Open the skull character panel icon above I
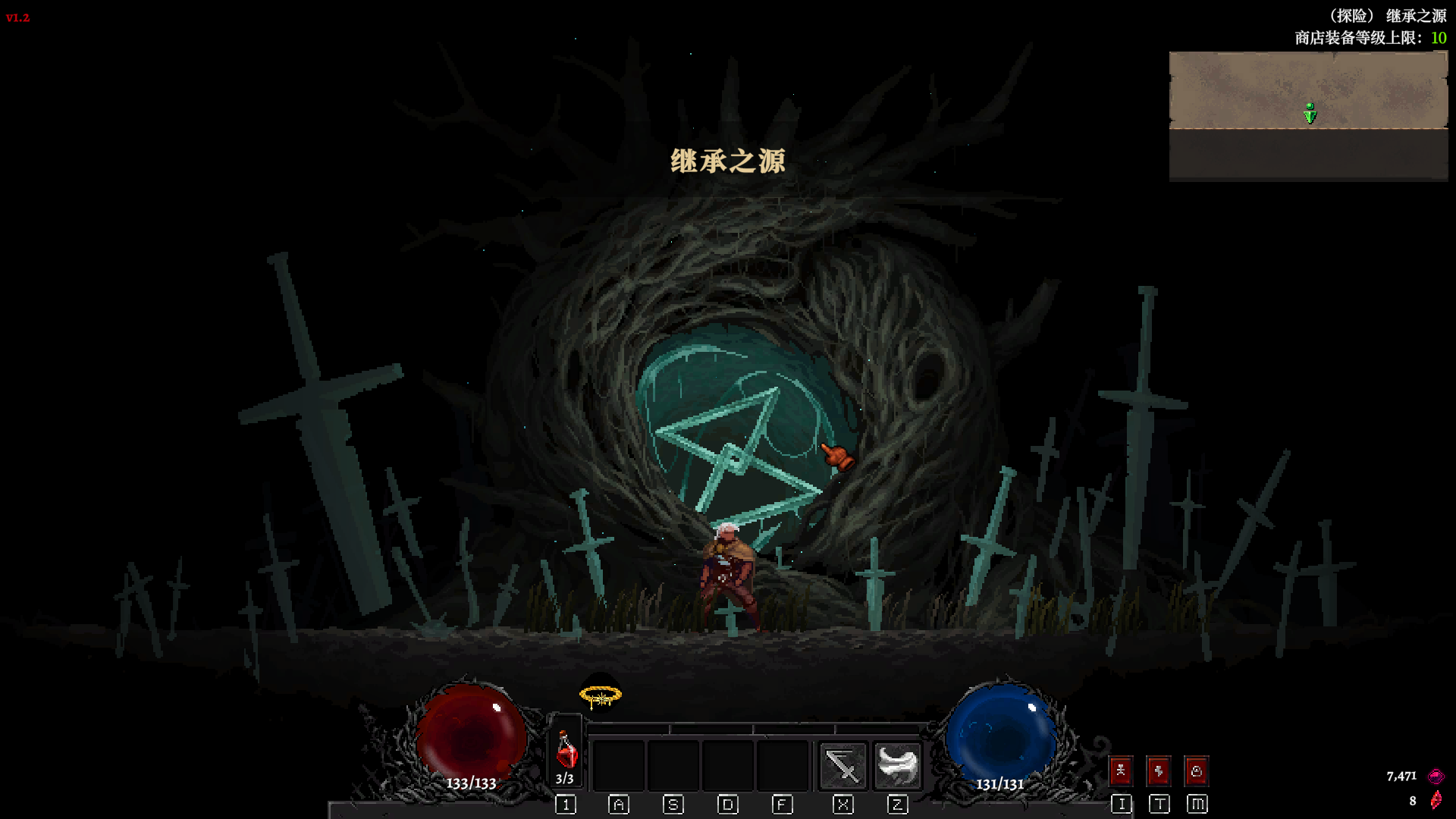 [x=1122, y=771]
